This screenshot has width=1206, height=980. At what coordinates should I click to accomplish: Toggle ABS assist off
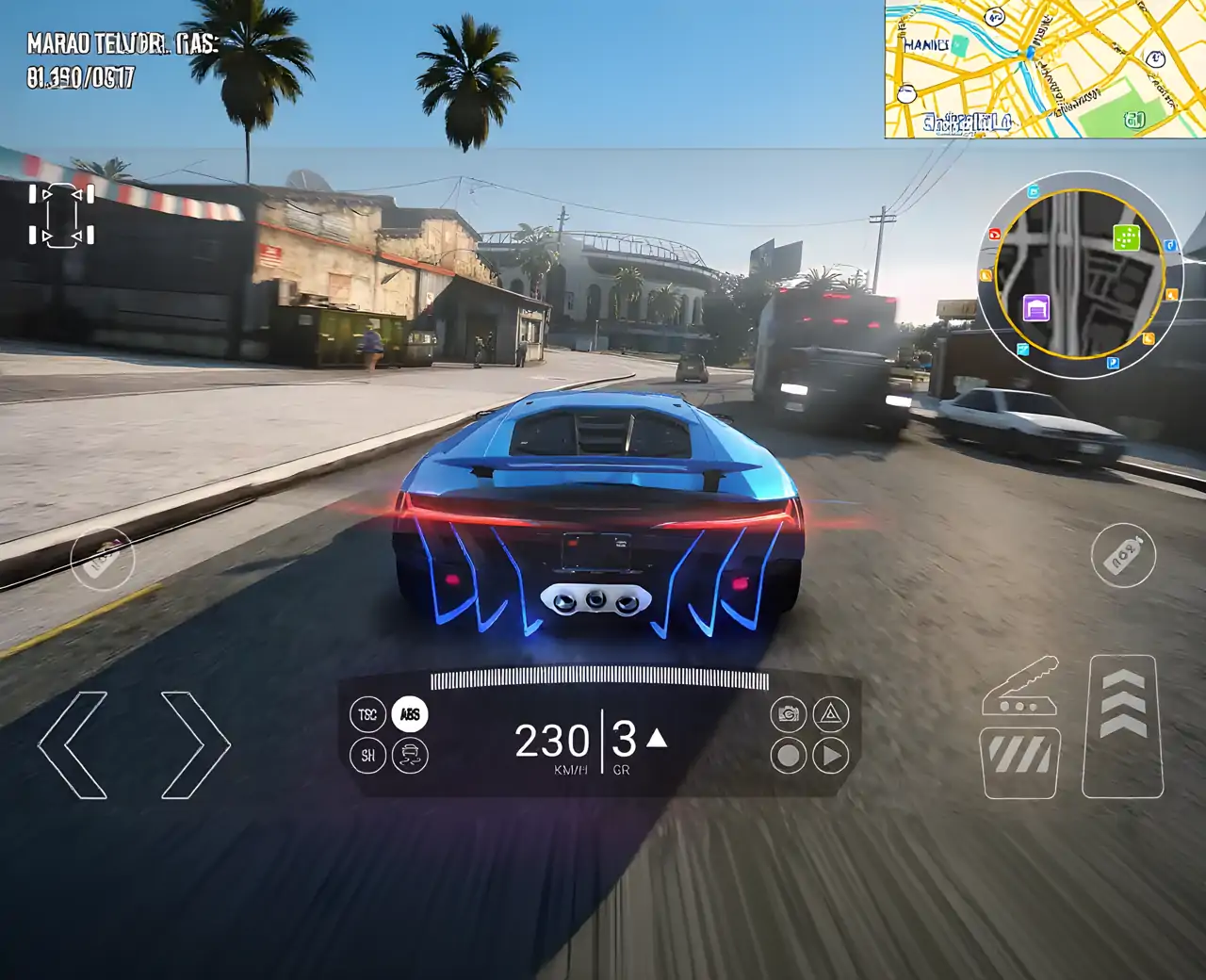411,714
